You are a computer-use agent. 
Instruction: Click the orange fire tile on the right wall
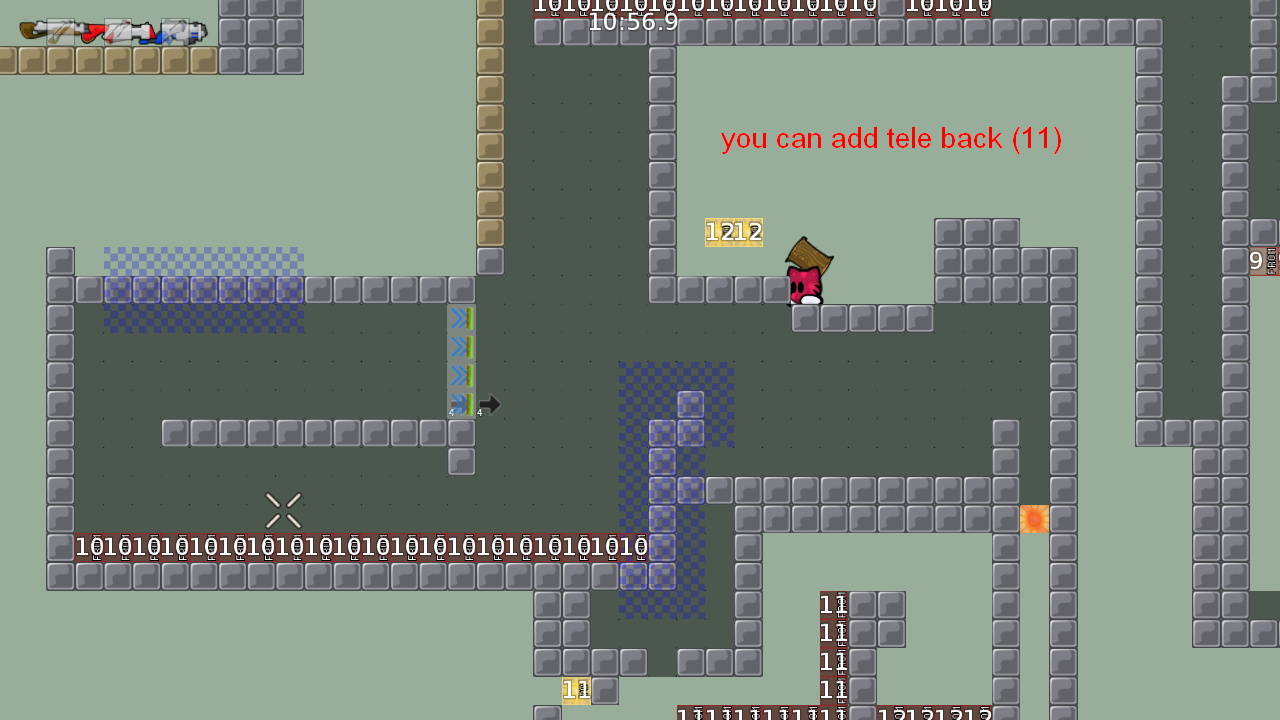pyautogui.click(x=1034, y=518)
